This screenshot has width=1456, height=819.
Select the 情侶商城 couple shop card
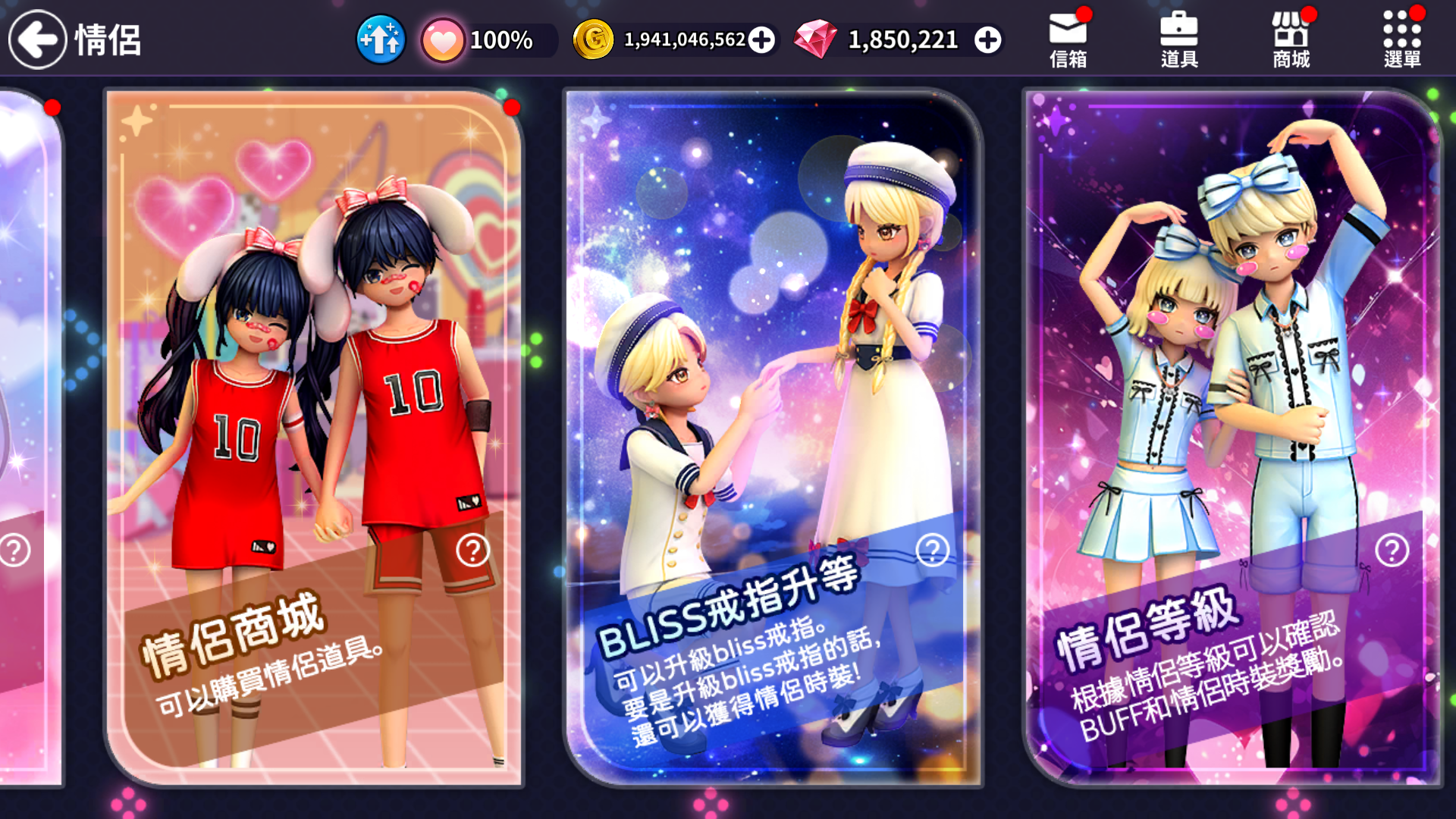(314, 379)
